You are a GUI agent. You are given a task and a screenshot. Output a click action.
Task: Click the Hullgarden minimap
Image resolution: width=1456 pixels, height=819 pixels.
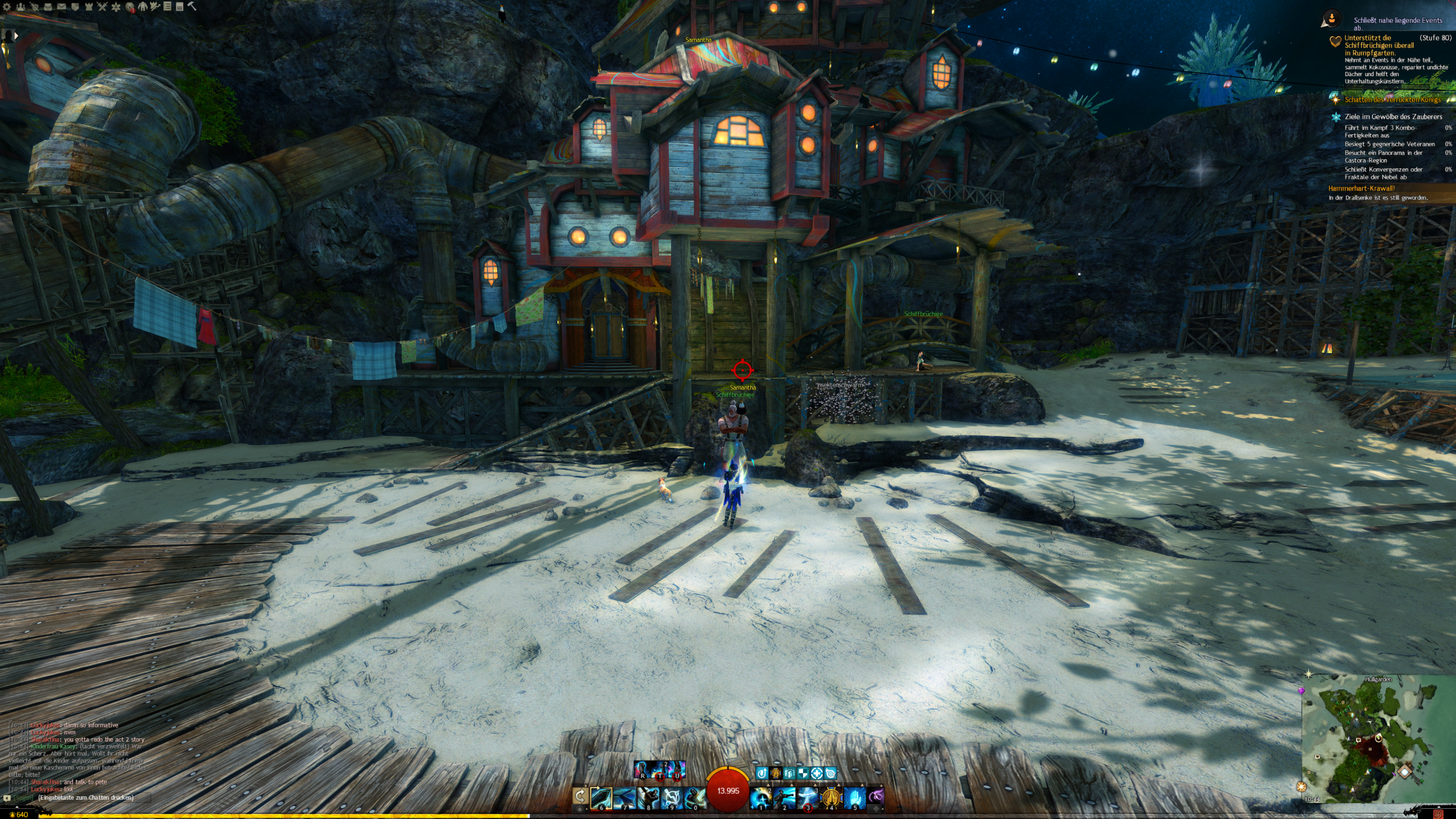click(1378, 739)
